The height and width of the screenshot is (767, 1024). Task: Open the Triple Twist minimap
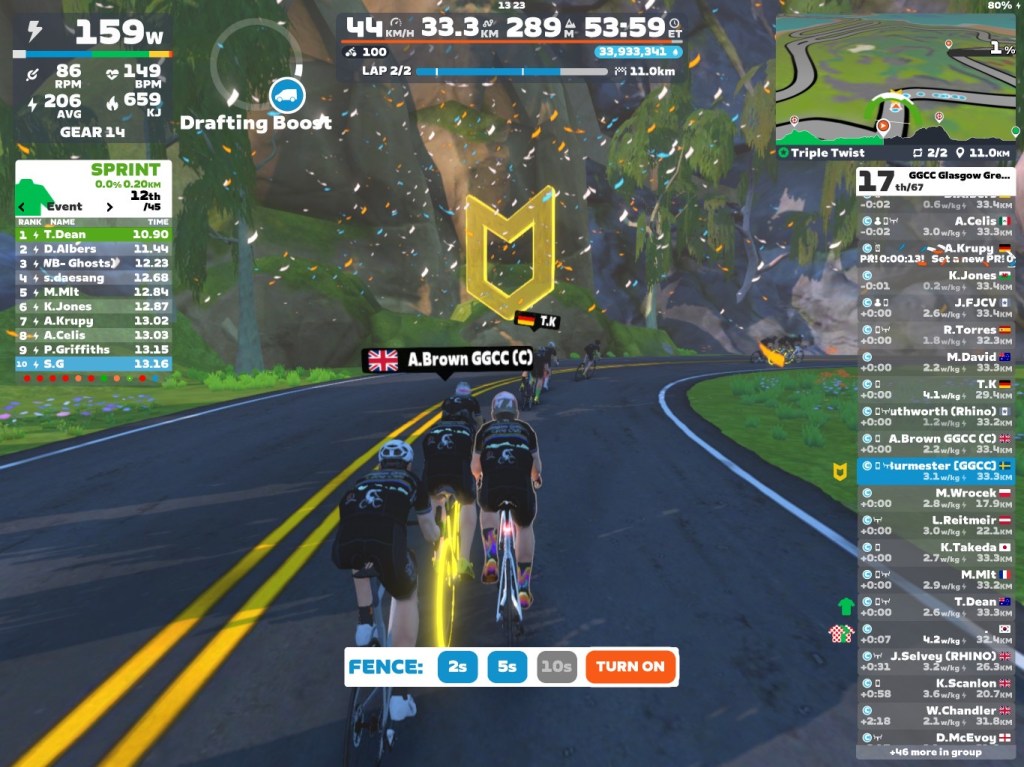click(x=894, y=80)
